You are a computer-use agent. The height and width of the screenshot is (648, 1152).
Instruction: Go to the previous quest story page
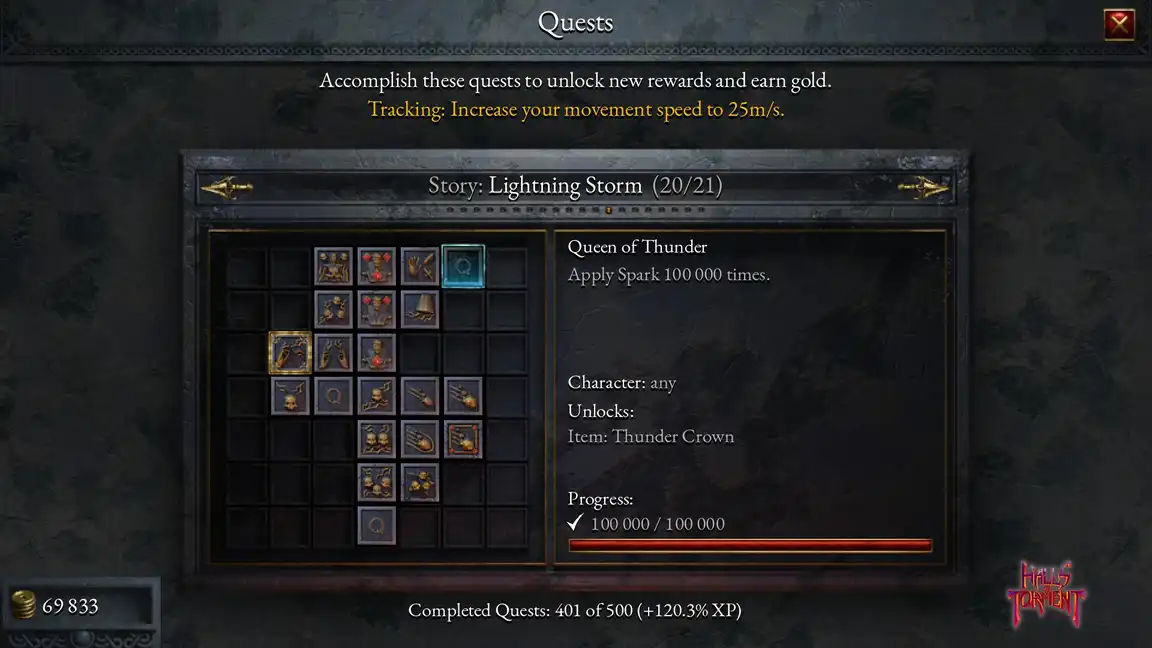pos(227,187)
